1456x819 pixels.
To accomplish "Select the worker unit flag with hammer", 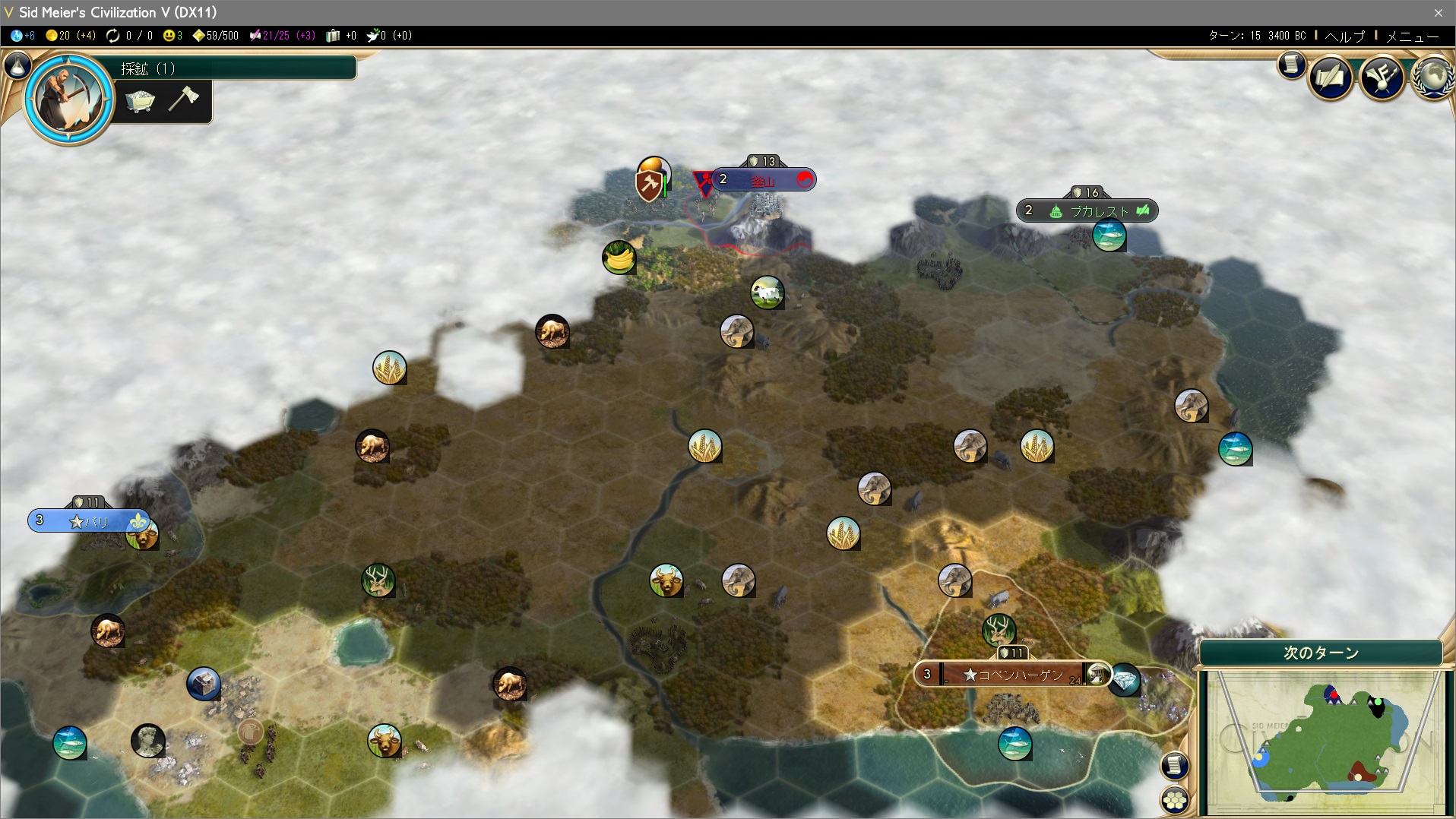I will point(650,185).
